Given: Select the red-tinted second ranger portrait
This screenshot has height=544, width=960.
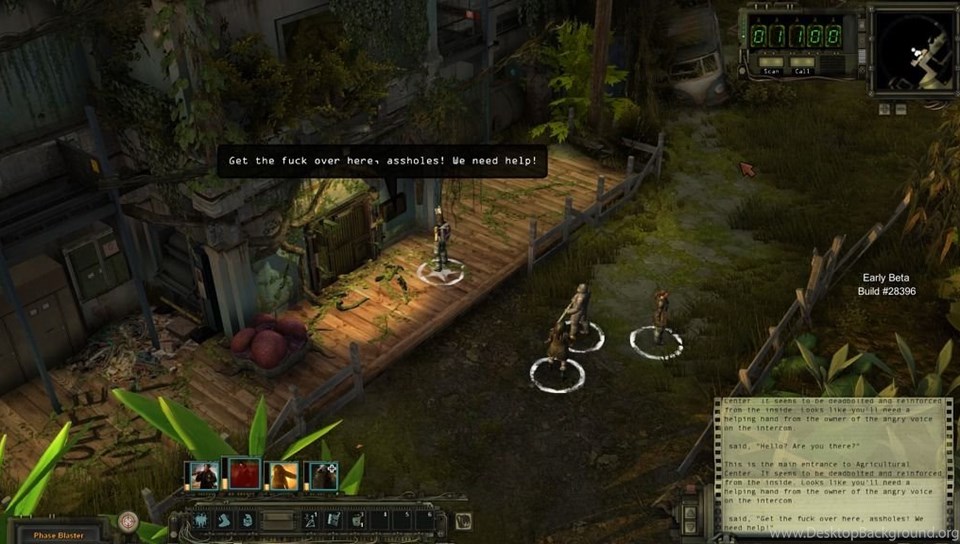Looking at the screenshot, I should [x=245, y=475].
